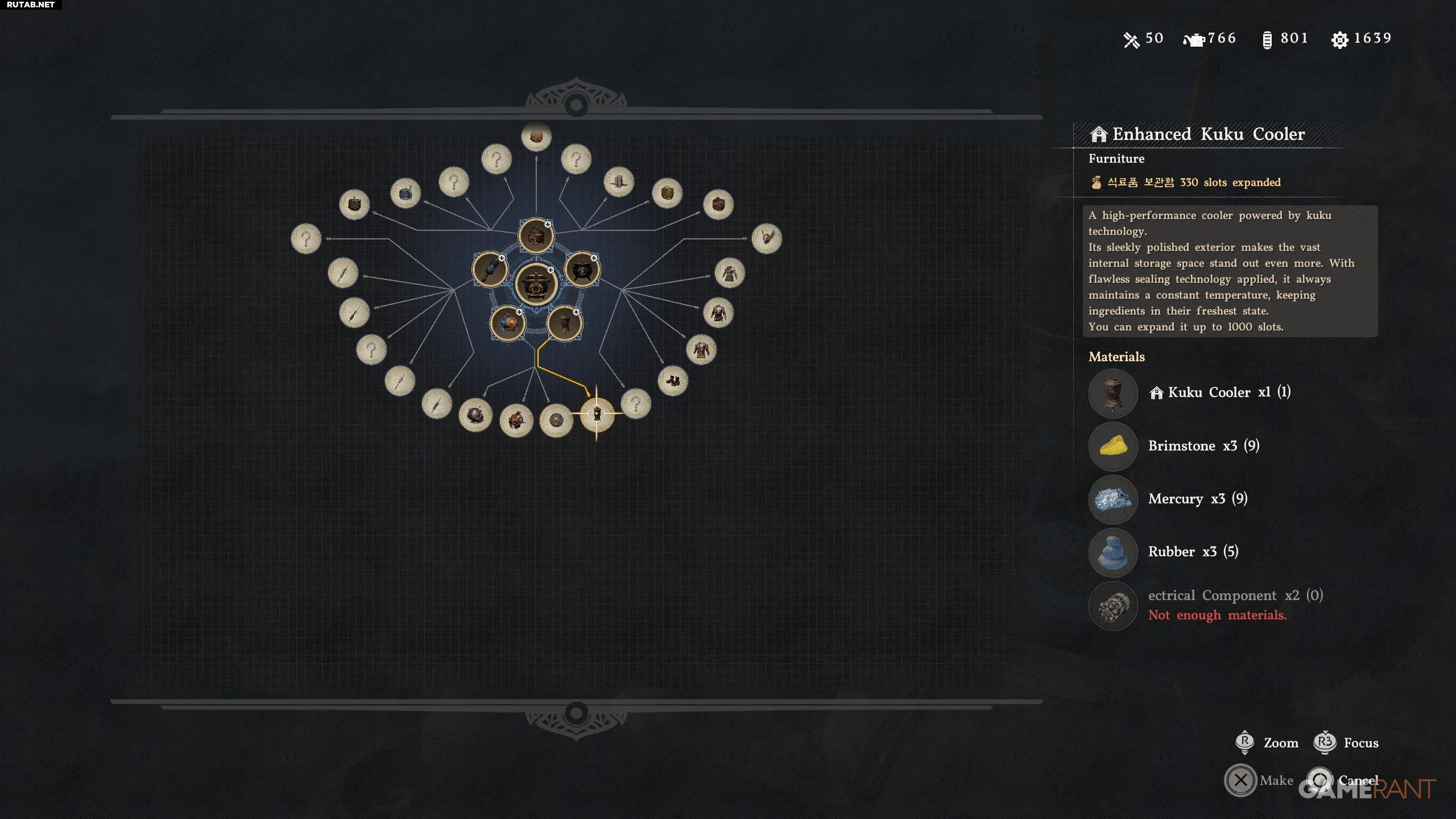Select the round shield recipe node
The width and height of the screenshot is (1456, 819).
click(556, 421)
